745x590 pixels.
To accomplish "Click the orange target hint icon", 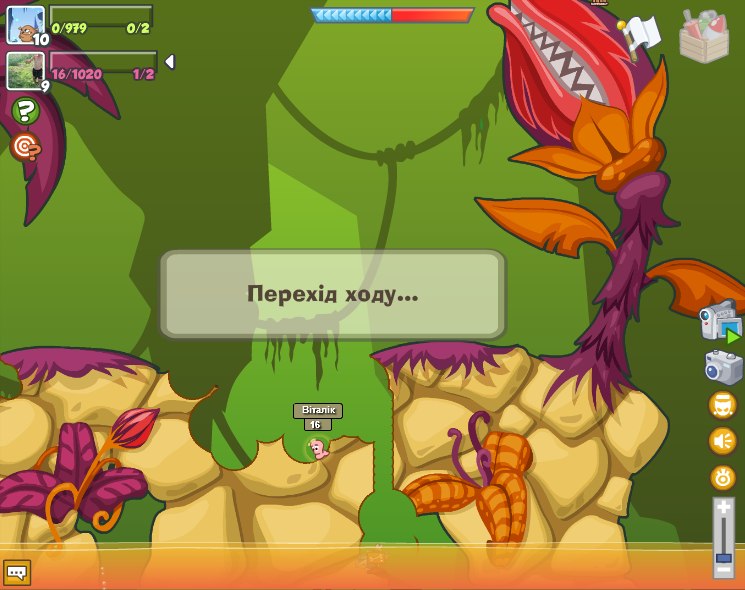I will tap(25, 147).
